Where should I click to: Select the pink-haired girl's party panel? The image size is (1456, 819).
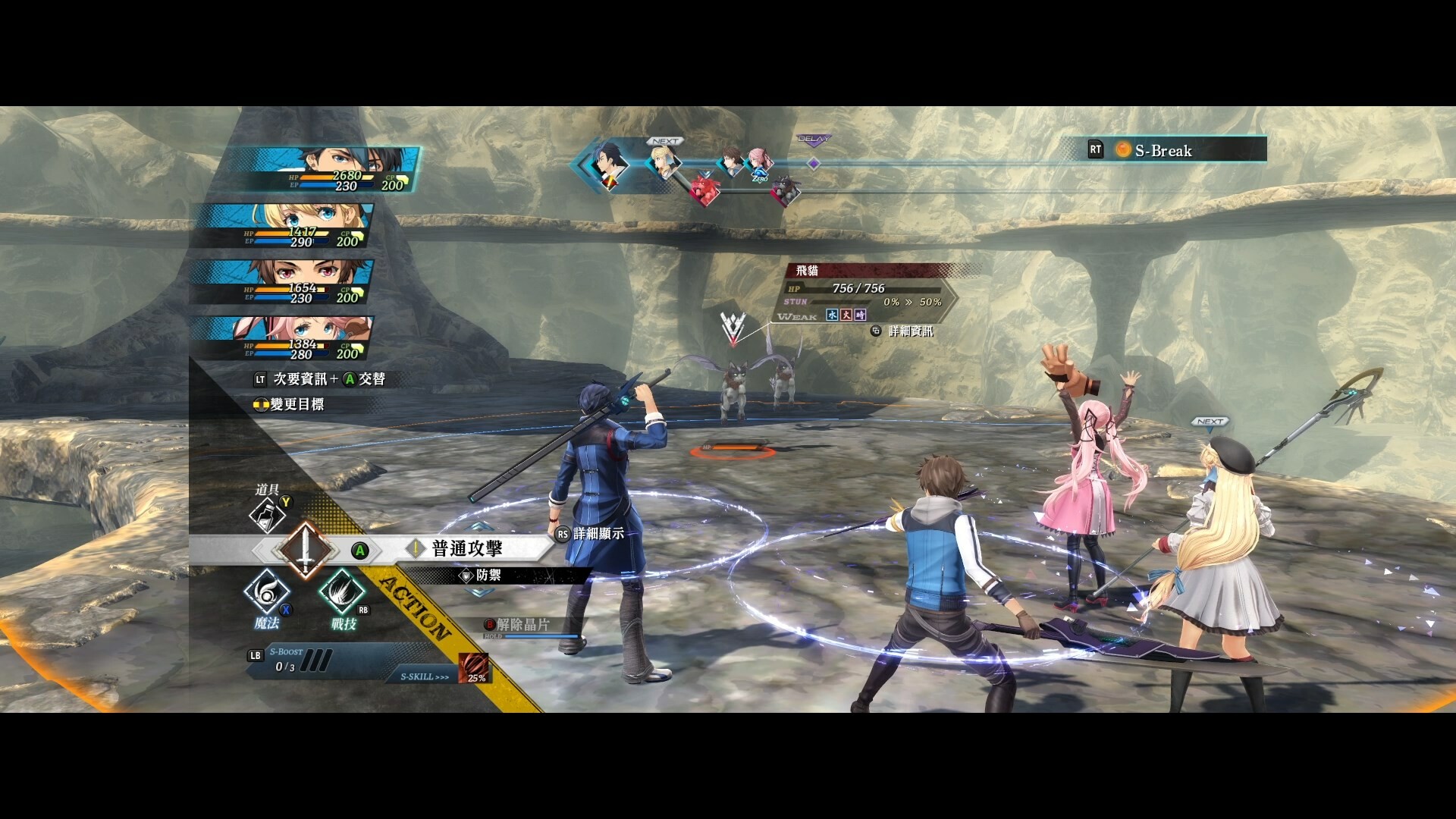coord(296,337)
